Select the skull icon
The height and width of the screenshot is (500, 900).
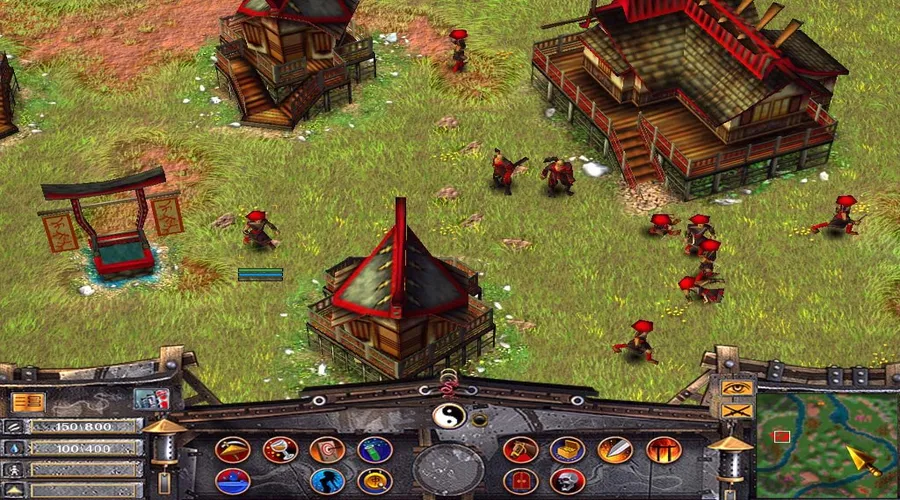click(567, 481)
